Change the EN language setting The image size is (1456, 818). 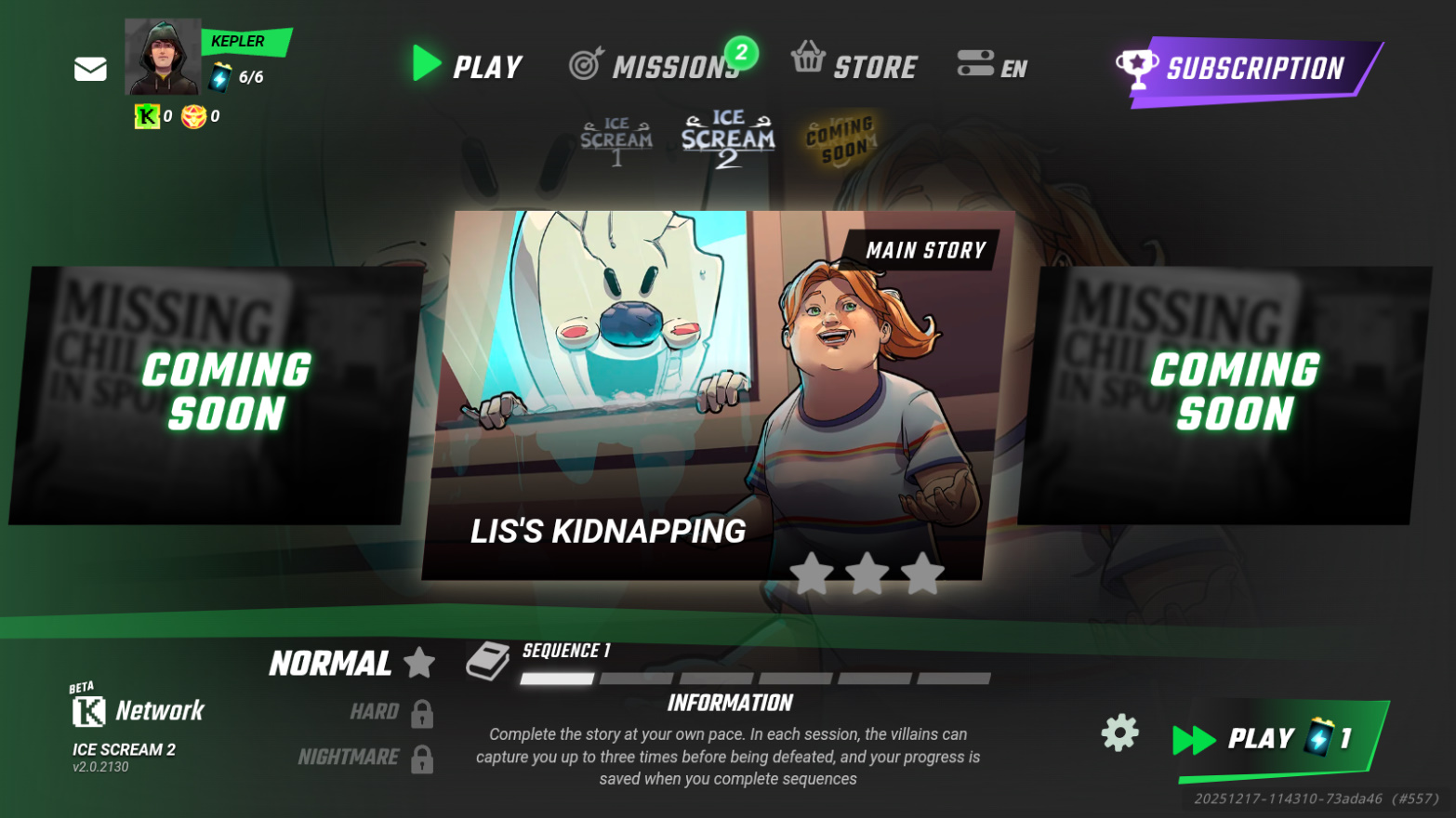coord(992,66)
